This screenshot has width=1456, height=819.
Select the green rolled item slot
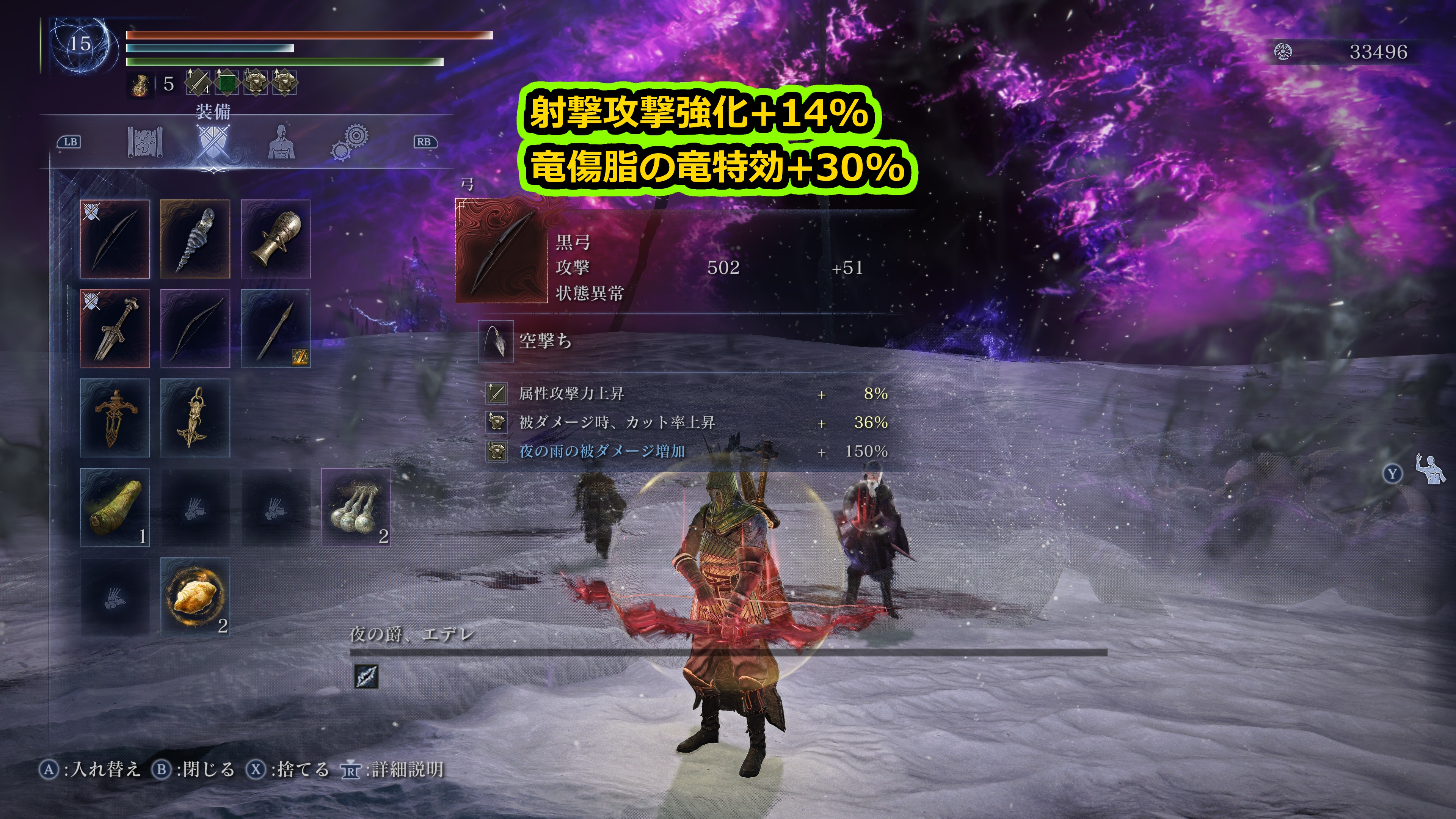115,507
